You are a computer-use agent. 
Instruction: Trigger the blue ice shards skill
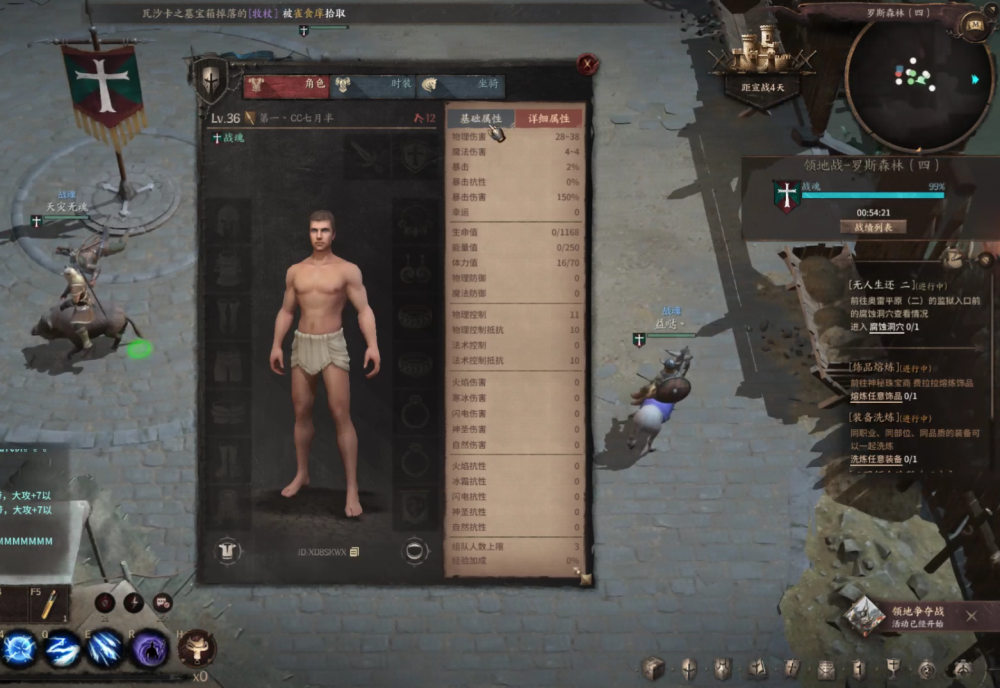(106, 648)
